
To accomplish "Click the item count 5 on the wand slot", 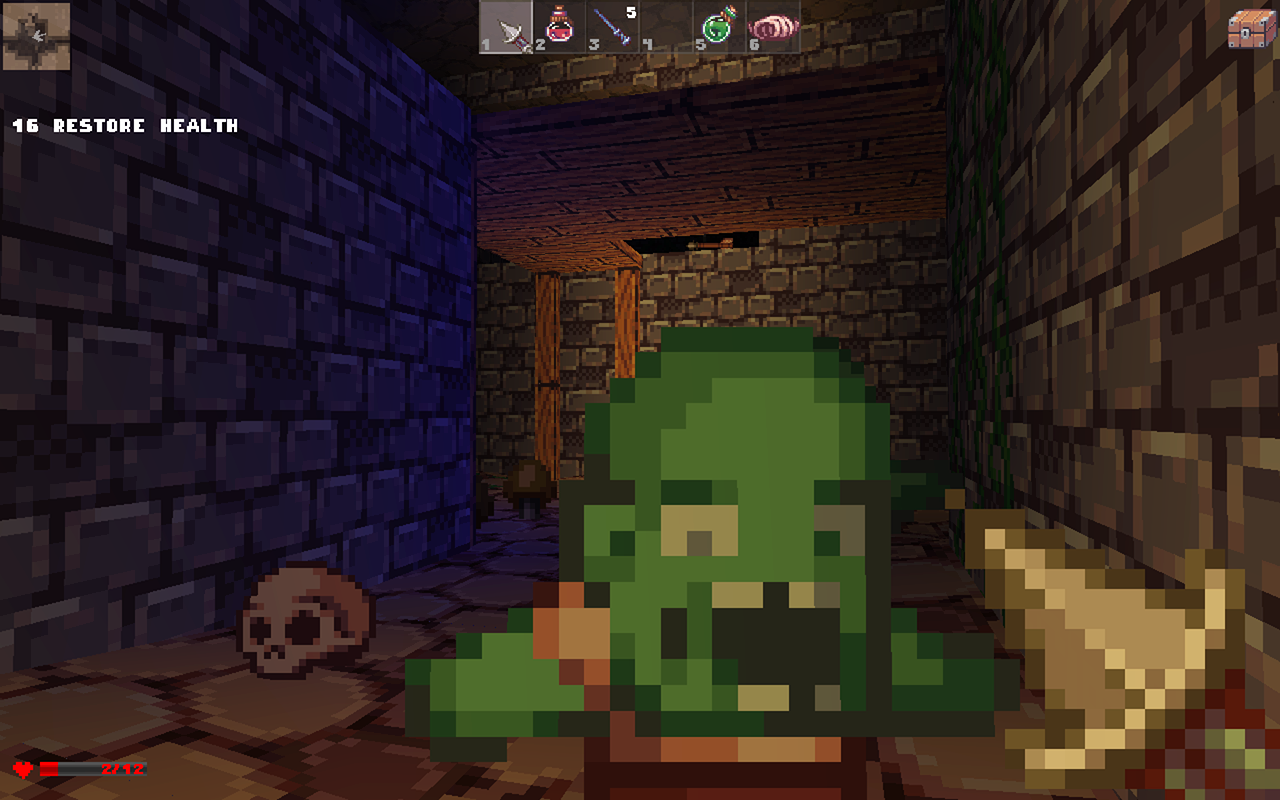I will coord(630,10).
